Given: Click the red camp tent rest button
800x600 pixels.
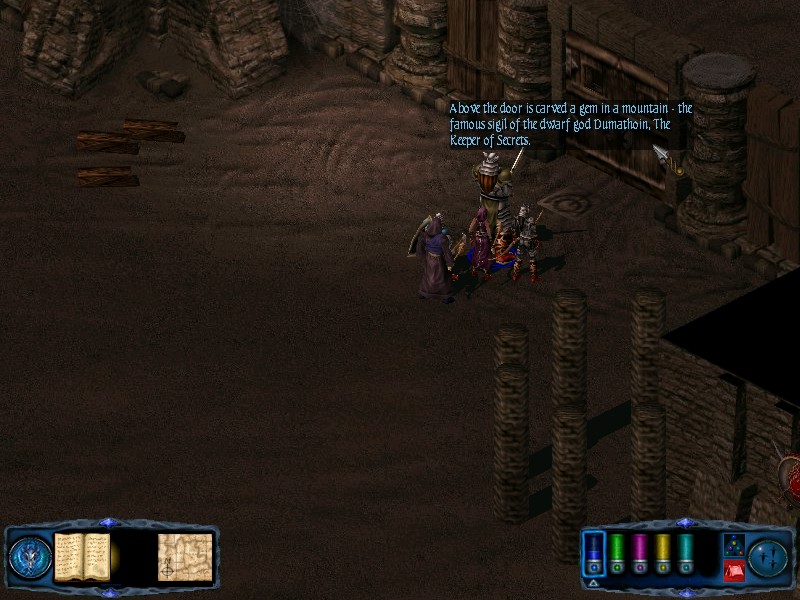Looking at the screenshot, I should (x=733, y=571).
